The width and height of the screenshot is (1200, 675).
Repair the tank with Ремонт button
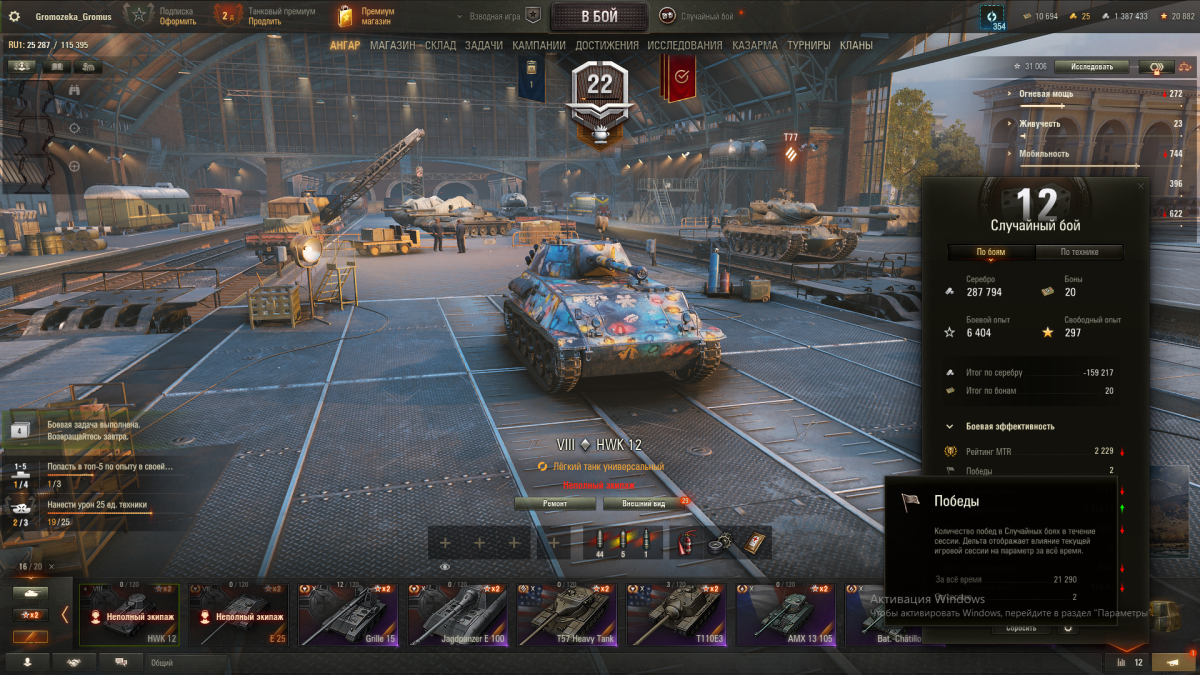(555, 504)
